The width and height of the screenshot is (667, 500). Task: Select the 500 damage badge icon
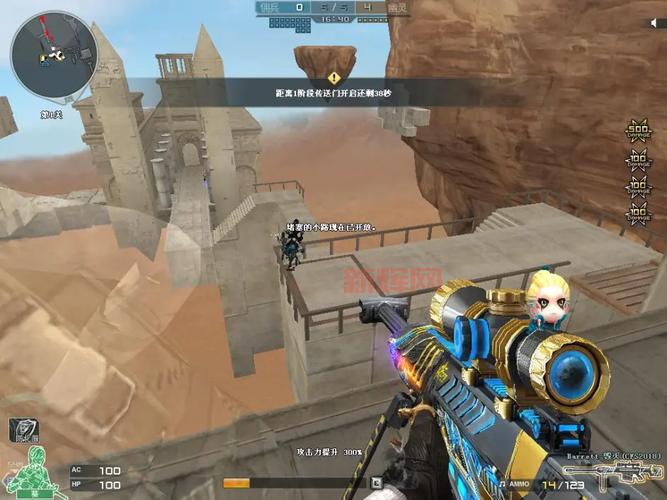(637, 132)
